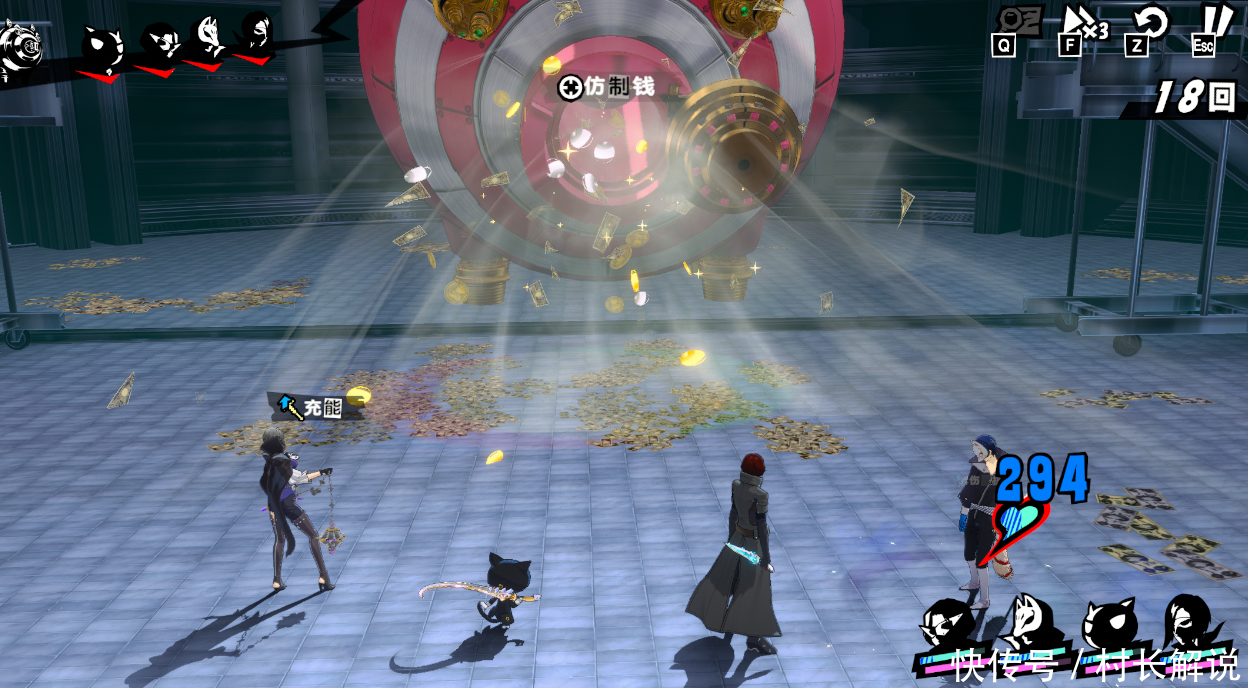Viewport: 1248px width, 688px height.
Task: Select the 仿制钱 enemy target marker
Action: [571, 88]
